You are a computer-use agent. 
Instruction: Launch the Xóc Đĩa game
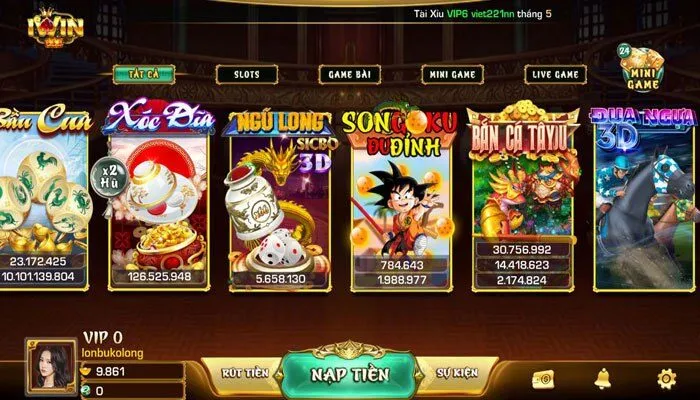(160, 195)
